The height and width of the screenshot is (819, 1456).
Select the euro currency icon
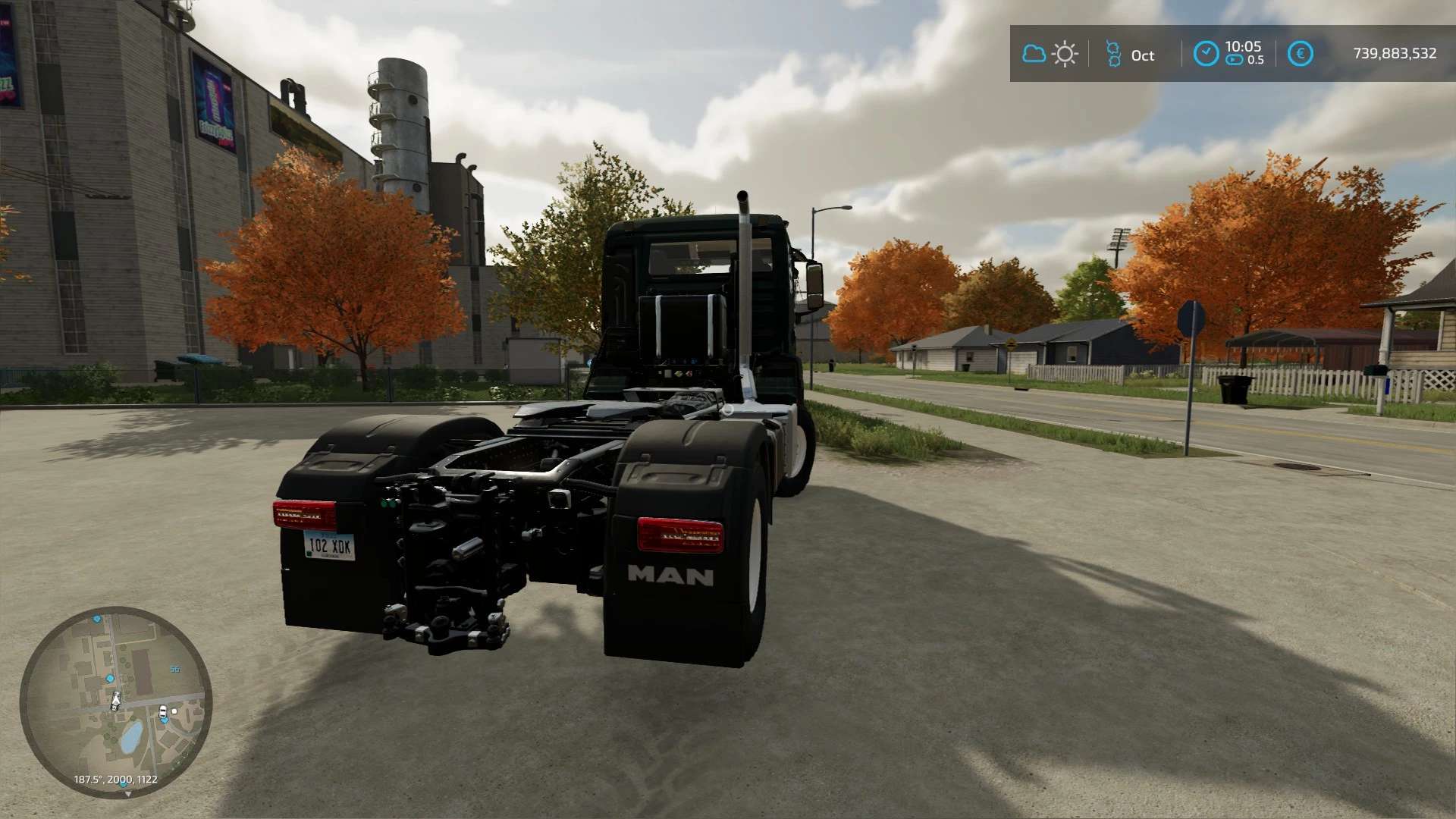point(1300,53)
